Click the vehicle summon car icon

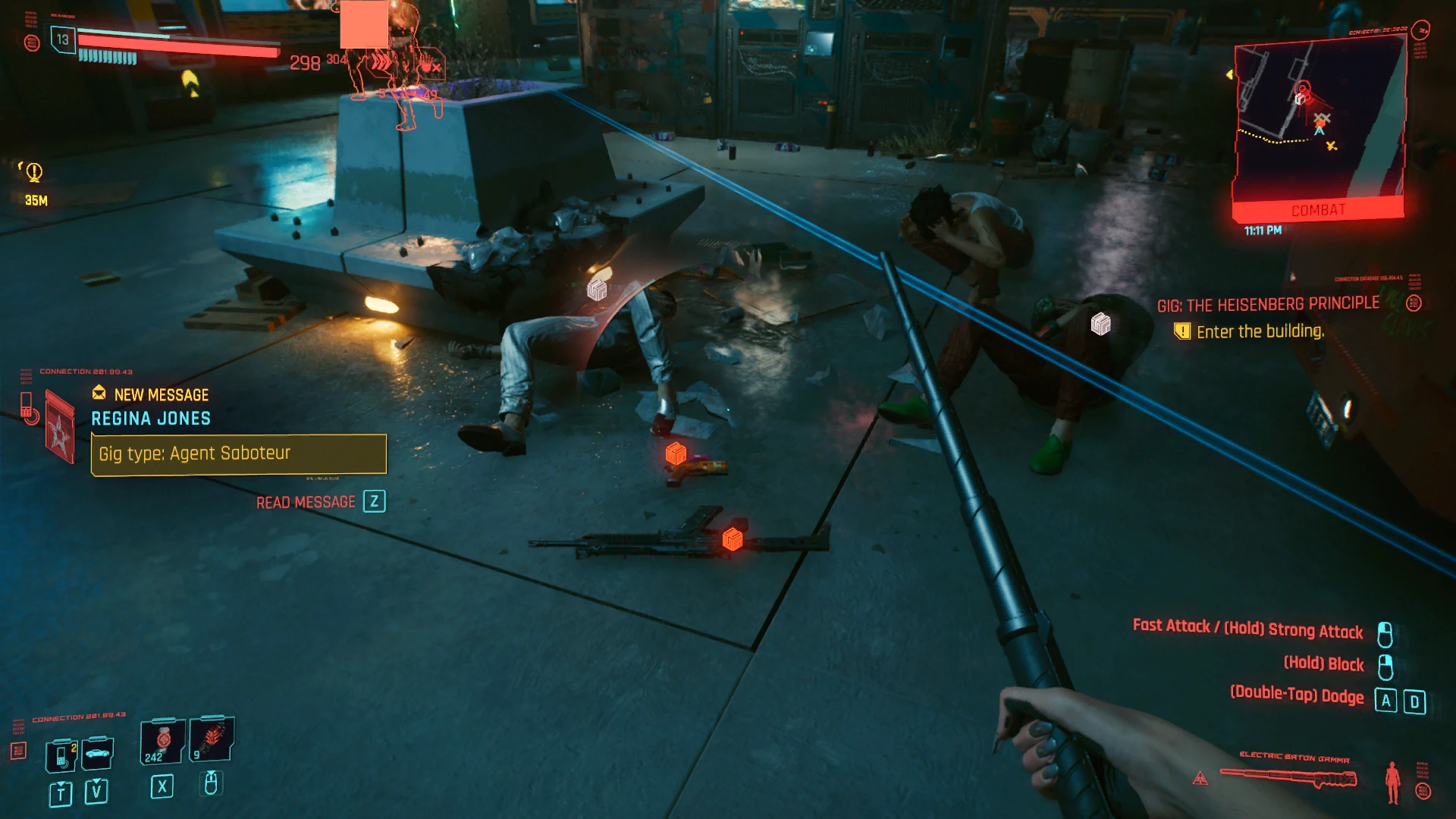(x=96, y=753)
